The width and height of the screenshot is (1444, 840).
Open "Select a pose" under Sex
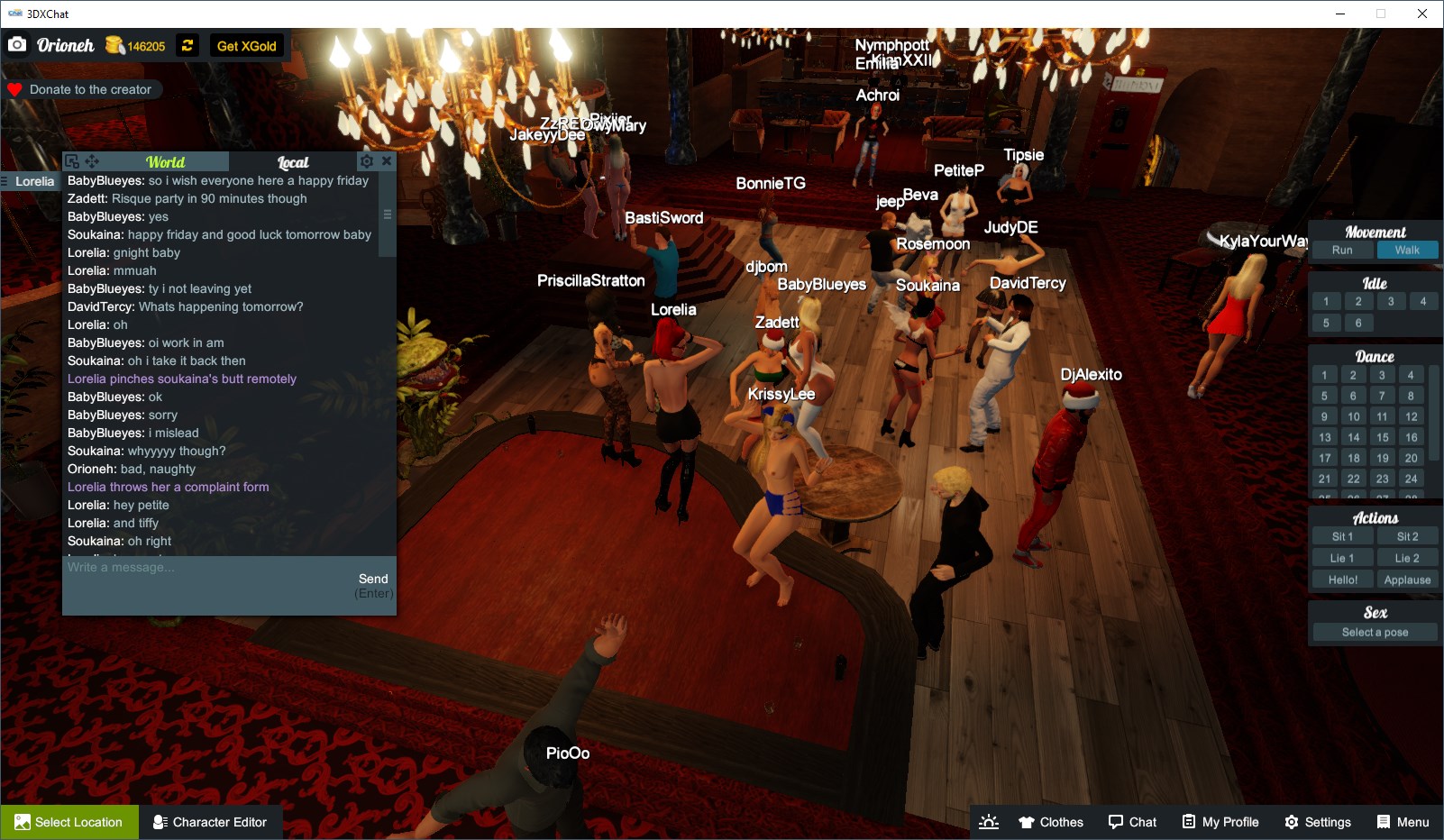pos(1374,632)
